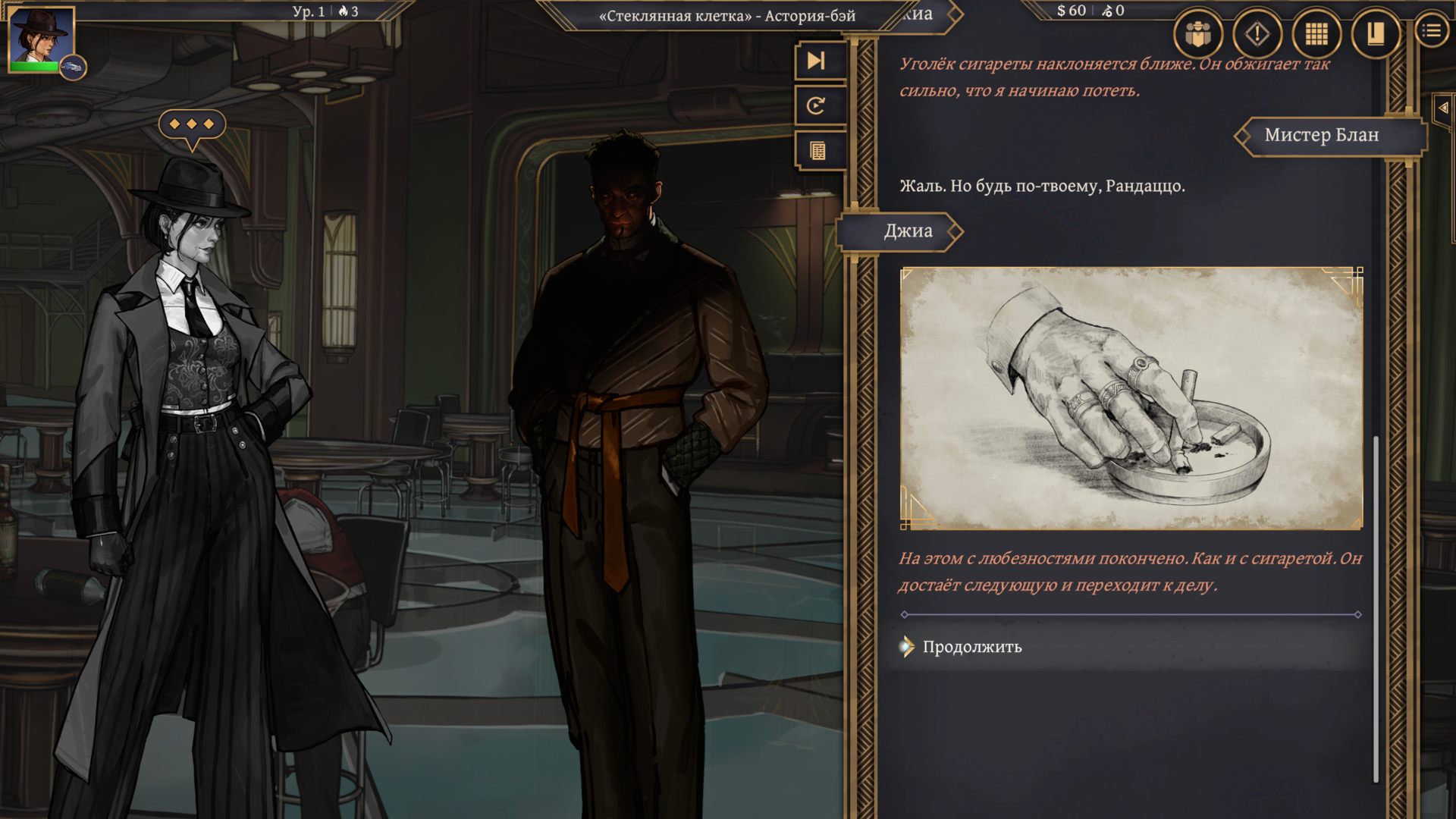Expand the speech bubble above Jia
This screenshot has height=819, width=1456.
192,123
